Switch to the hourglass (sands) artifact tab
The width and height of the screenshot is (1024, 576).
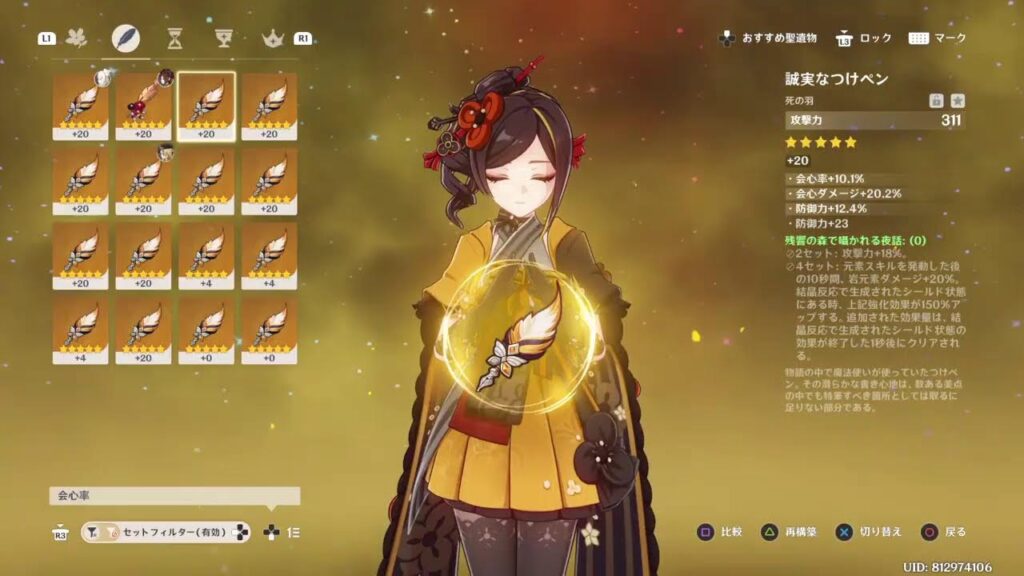coord(175,38)
